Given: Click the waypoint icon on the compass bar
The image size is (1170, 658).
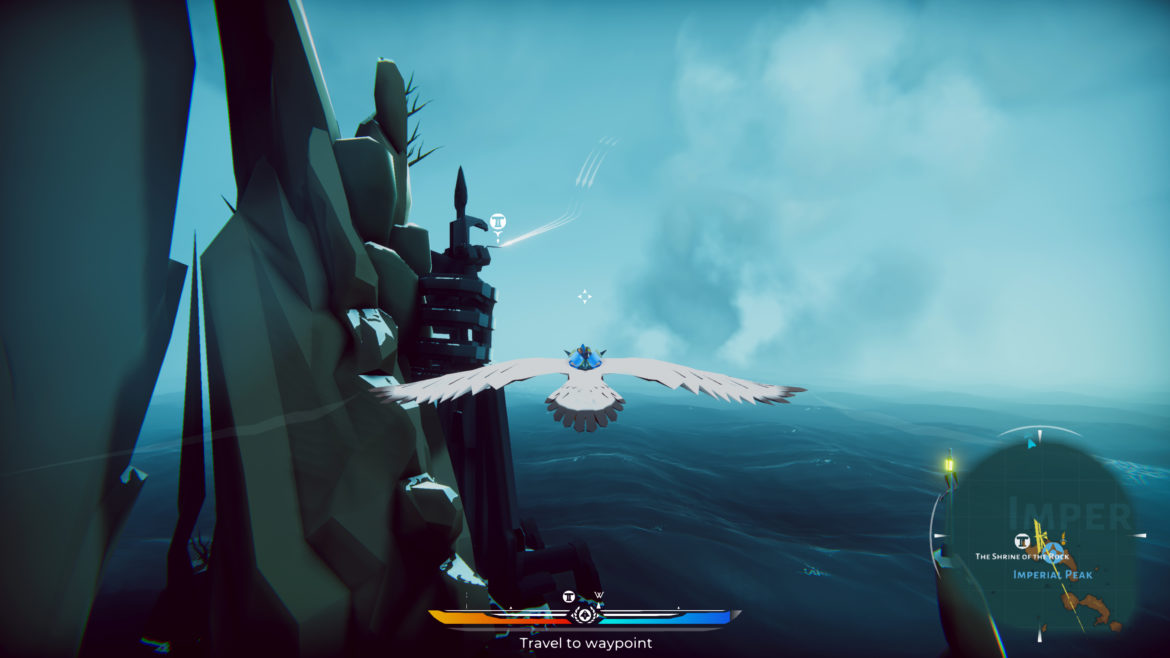Looking at the screenshot, I should 568,597.
